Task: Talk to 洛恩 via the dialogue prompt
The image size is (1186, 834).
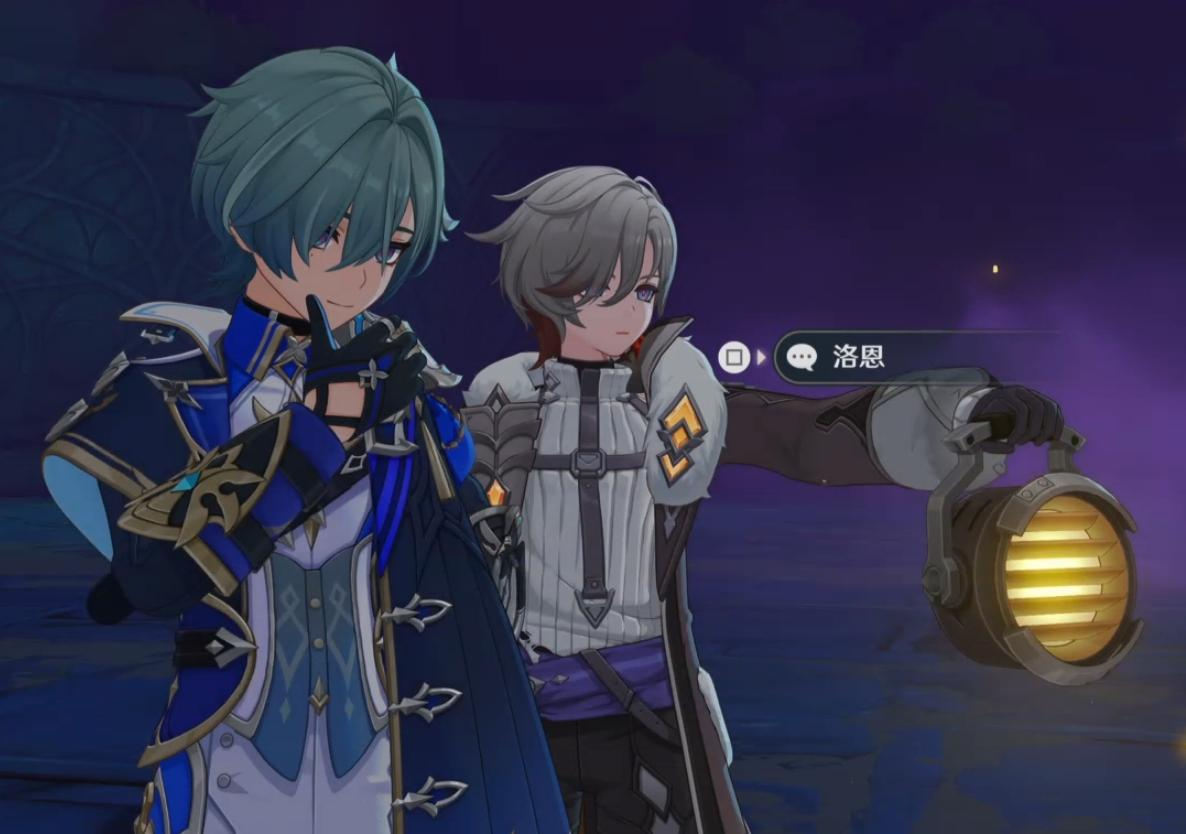Action: (x=858, y=357)
